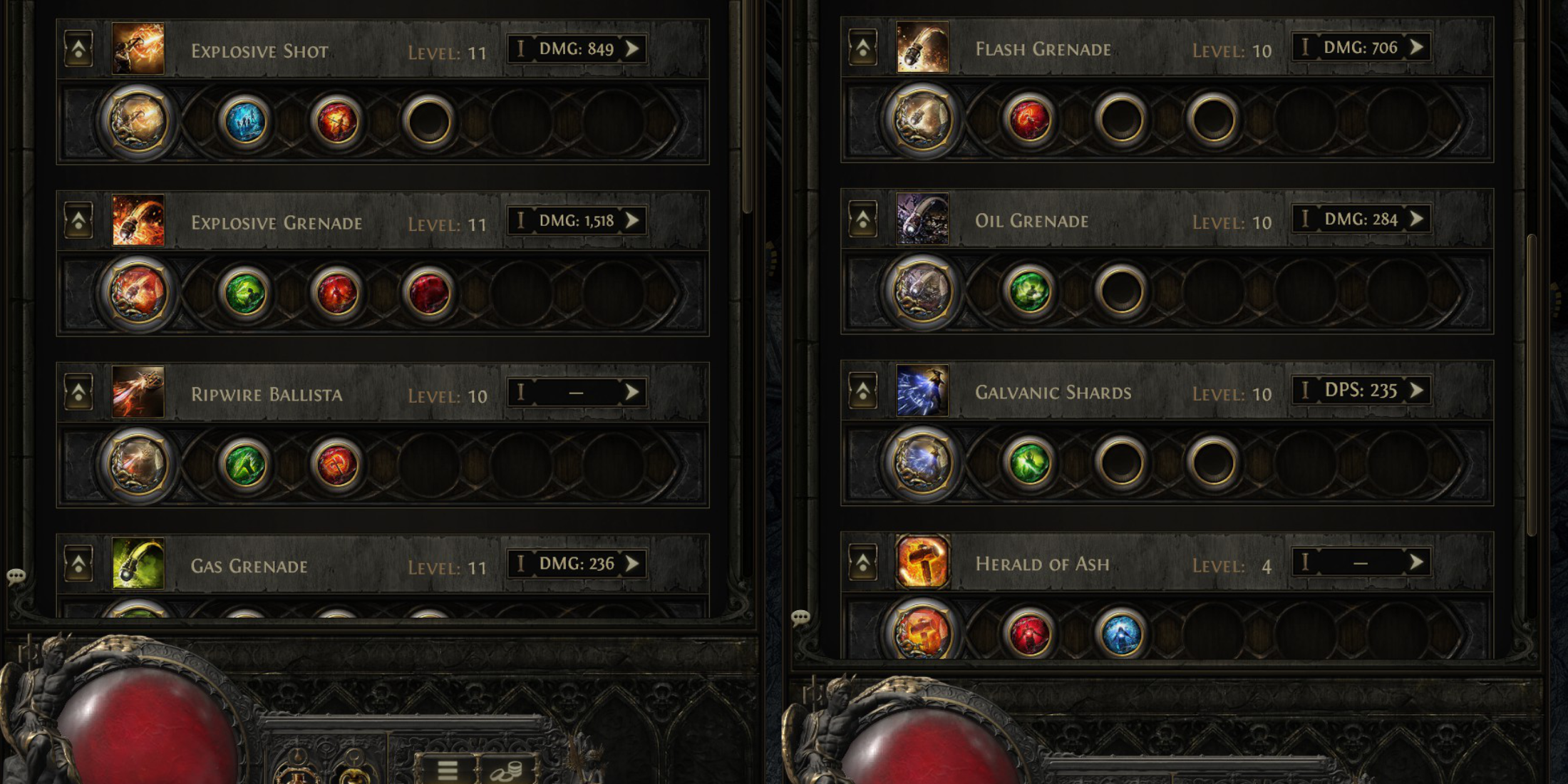Open the blue support gem on Explosive Shot

click(244, 121)
